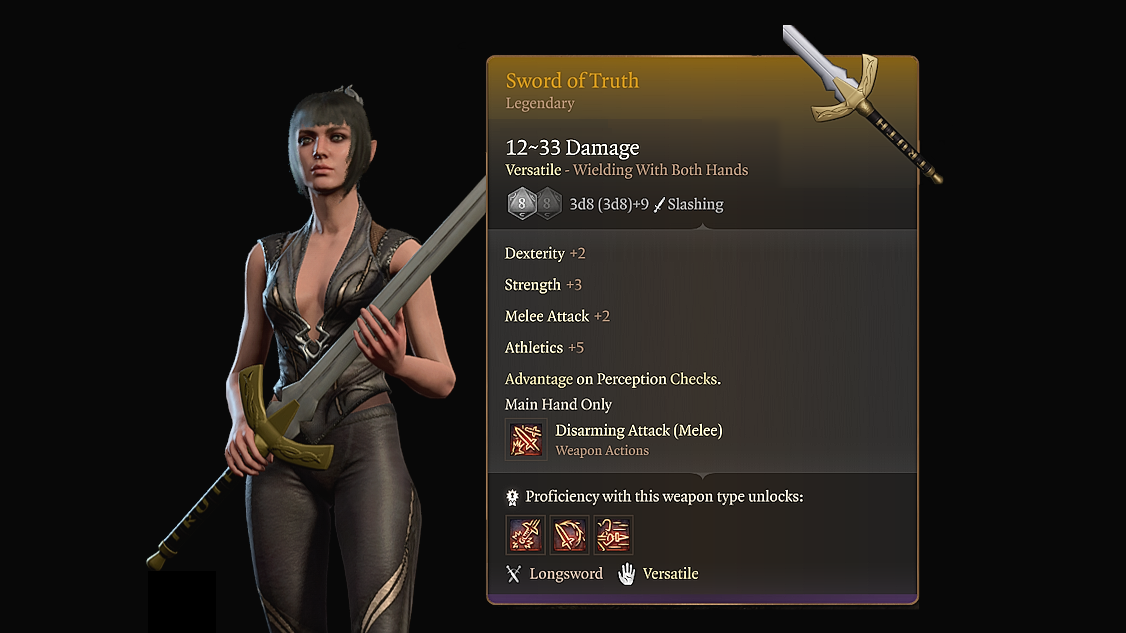Activate the Rush Attack ability icon
The height and width of the screenshot is (633, 1126).
click(613, 535)
